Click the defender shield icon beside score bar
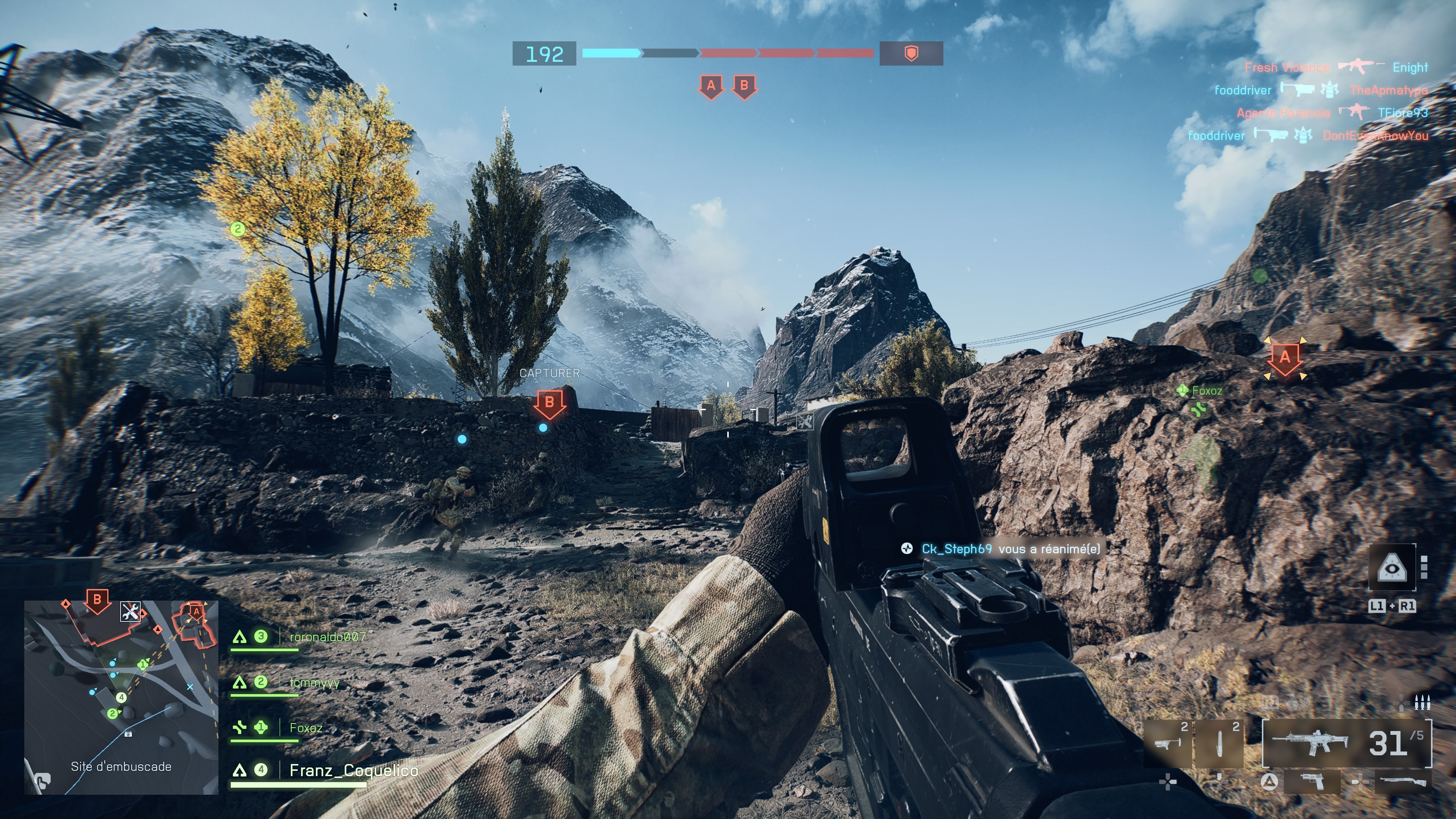1456x819 pixels. pyautogui.click(x=910, y=54)
